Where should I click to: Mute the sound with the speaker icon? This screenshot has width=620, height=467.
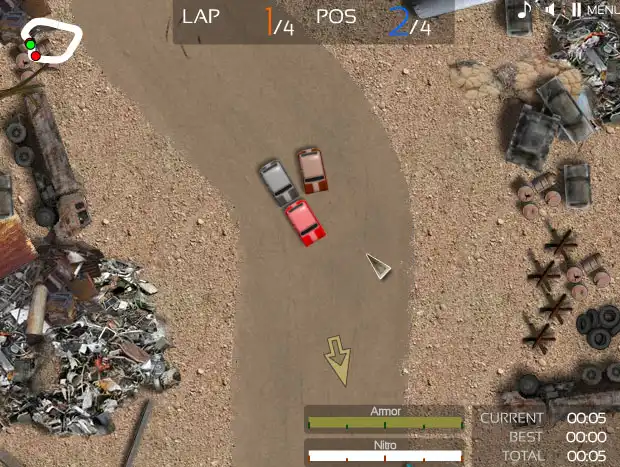pos(550,10)
